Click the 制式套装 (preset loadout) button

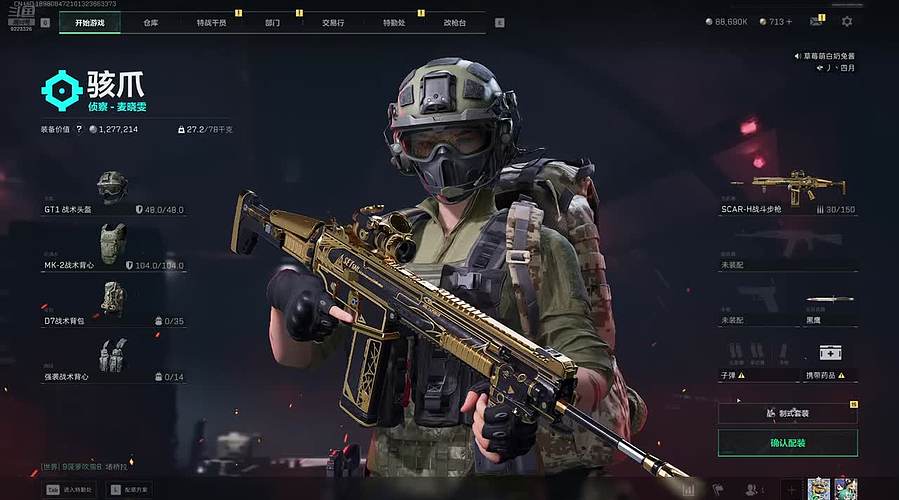788,412
